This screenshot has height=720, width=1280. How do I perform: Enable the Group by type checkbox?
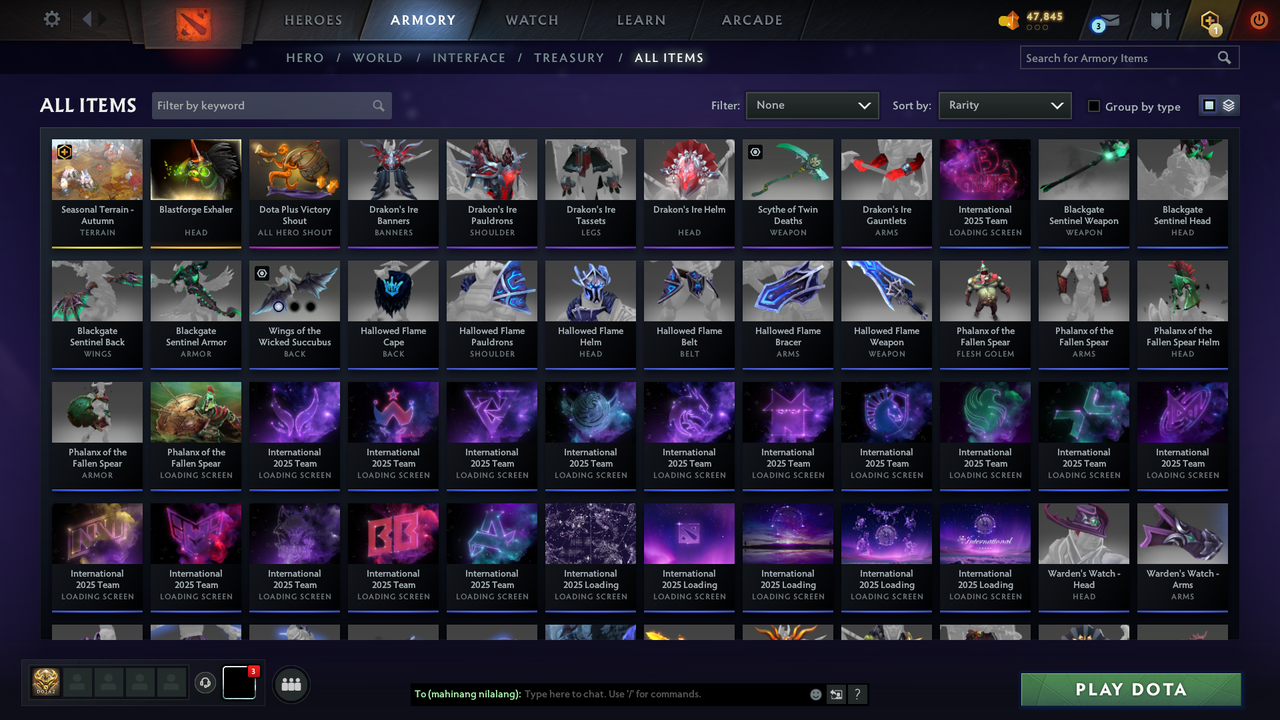pyautogui.click(x=1093, y=107)
